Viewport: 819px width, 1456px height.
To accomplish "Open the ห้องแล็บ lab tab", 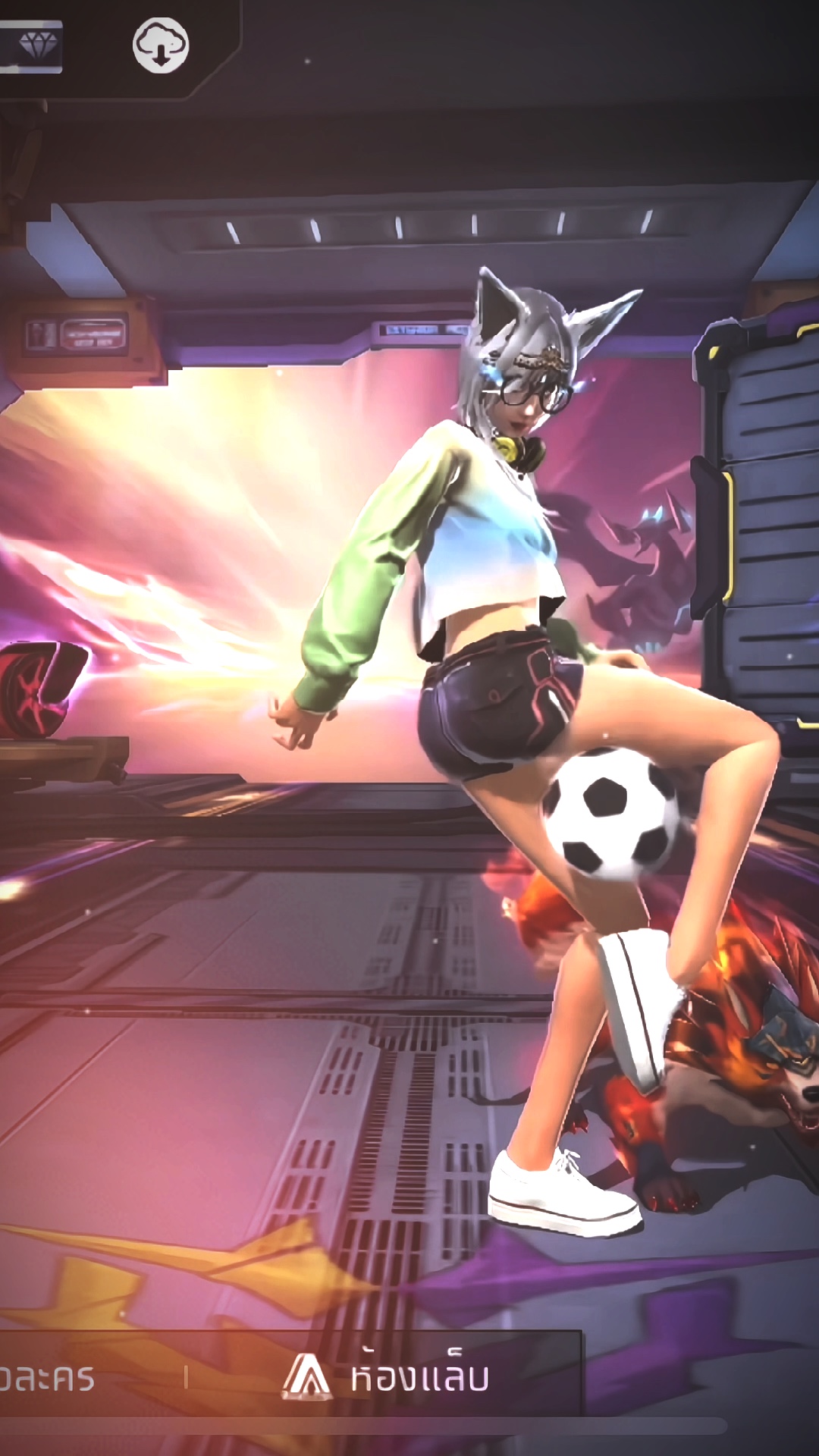I will [387, 1376].
